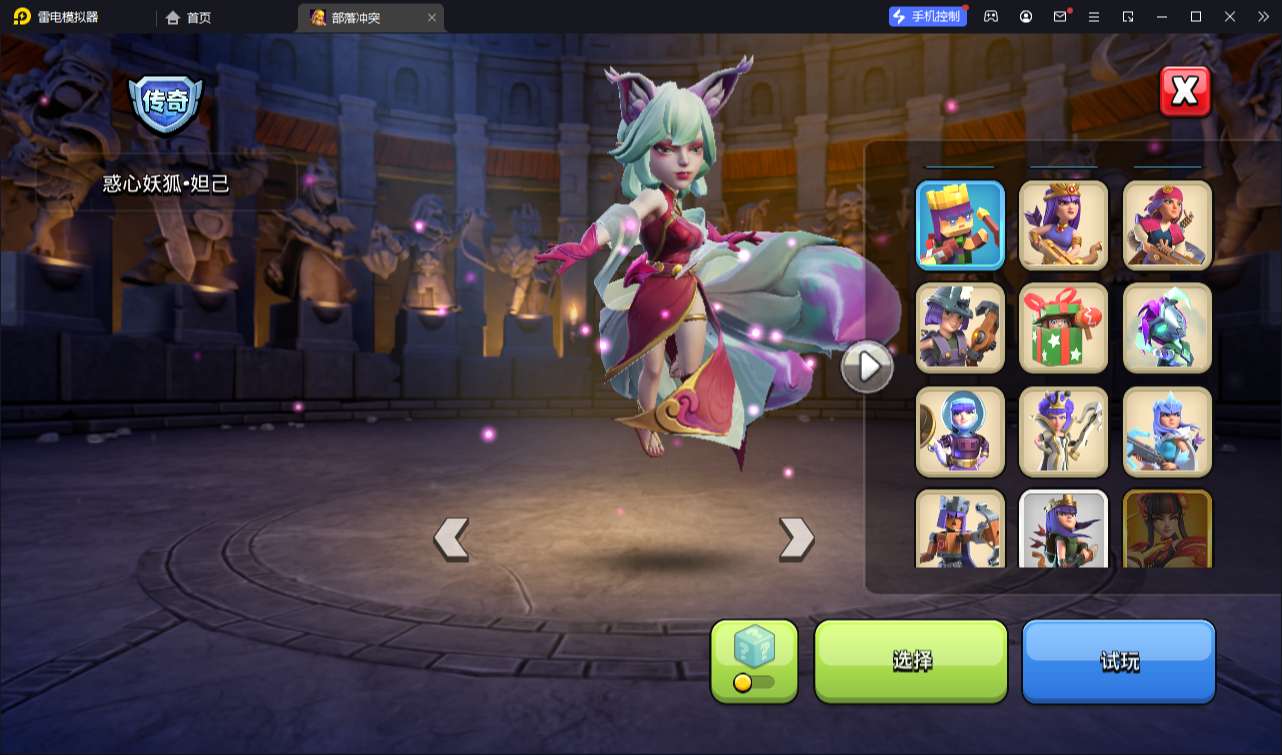The width and height of the screenshot is (1282, 755).
Task: Select the pink-haired queen with red bandana
Action: 1167,225
